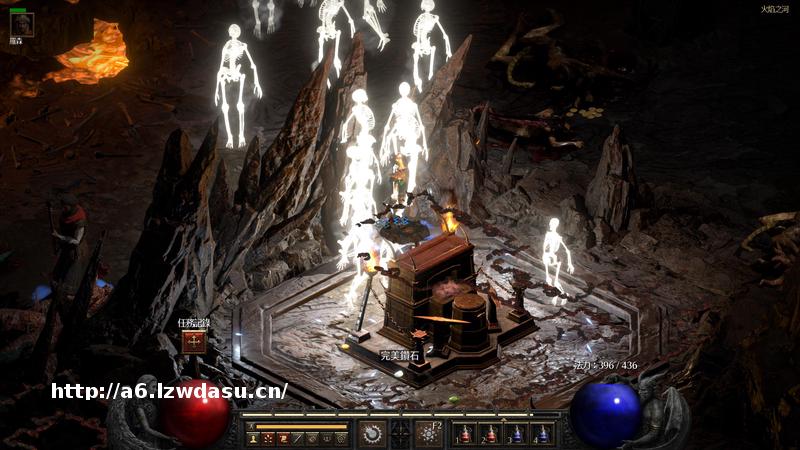This screenshot has height=450, width=800.
Task: Pick up the 完美鑽石 item label
Action: [400, 355]
